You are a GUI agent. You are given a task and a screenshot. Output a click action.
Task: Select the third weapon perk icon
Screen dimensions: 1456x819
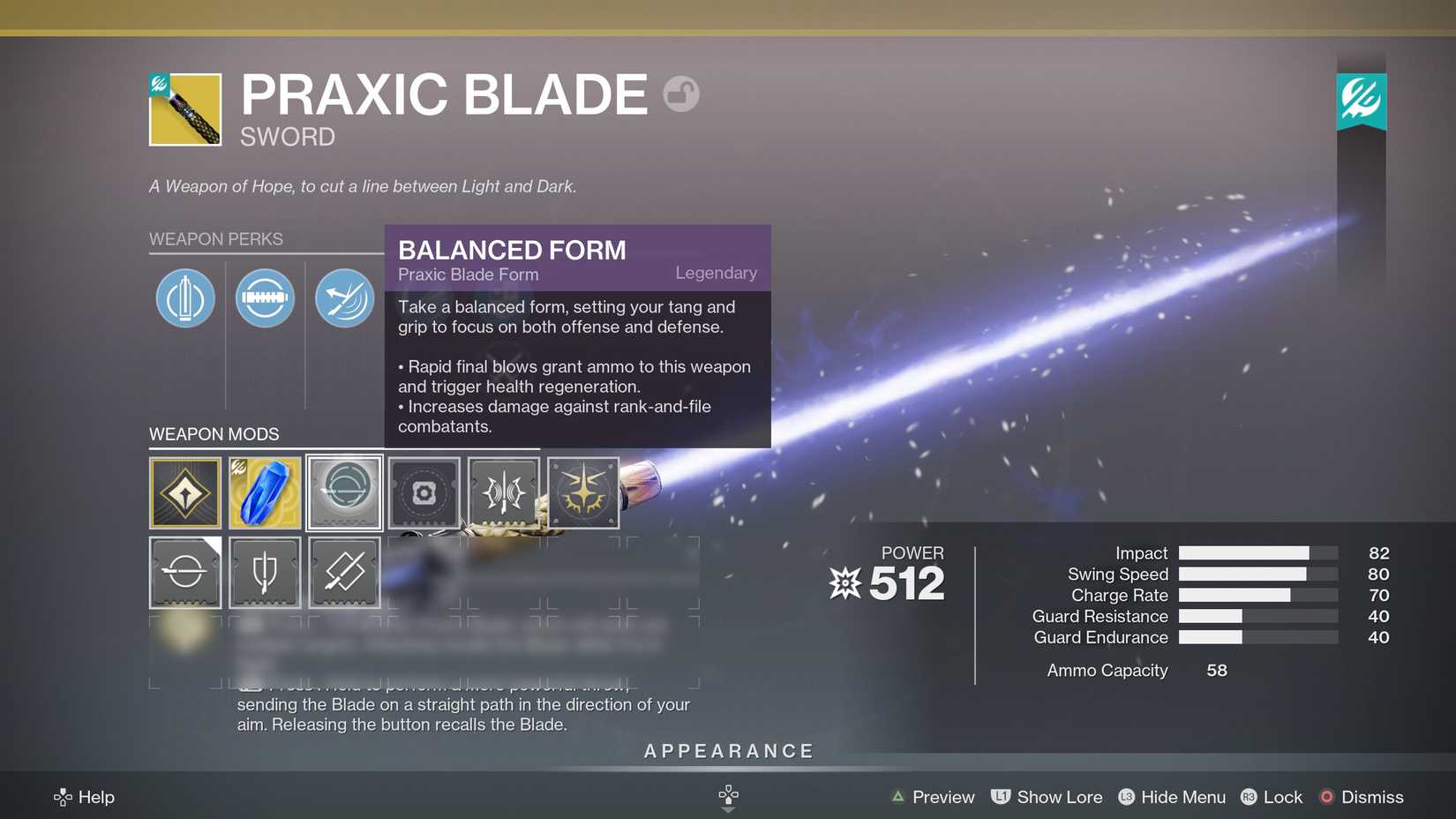(x=344, y=298)
